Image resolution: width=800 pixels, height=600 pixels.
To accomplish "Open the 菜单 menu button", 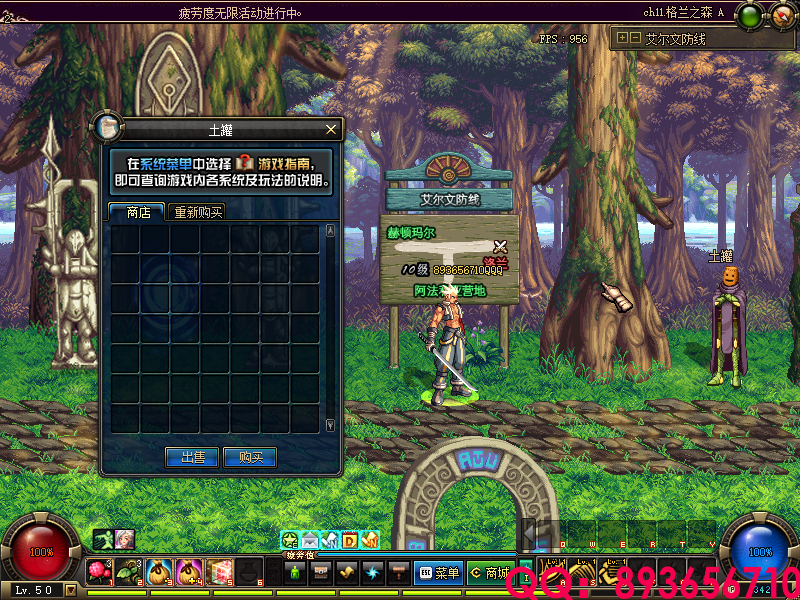I will pyautogui.click(x=438, y=573).
